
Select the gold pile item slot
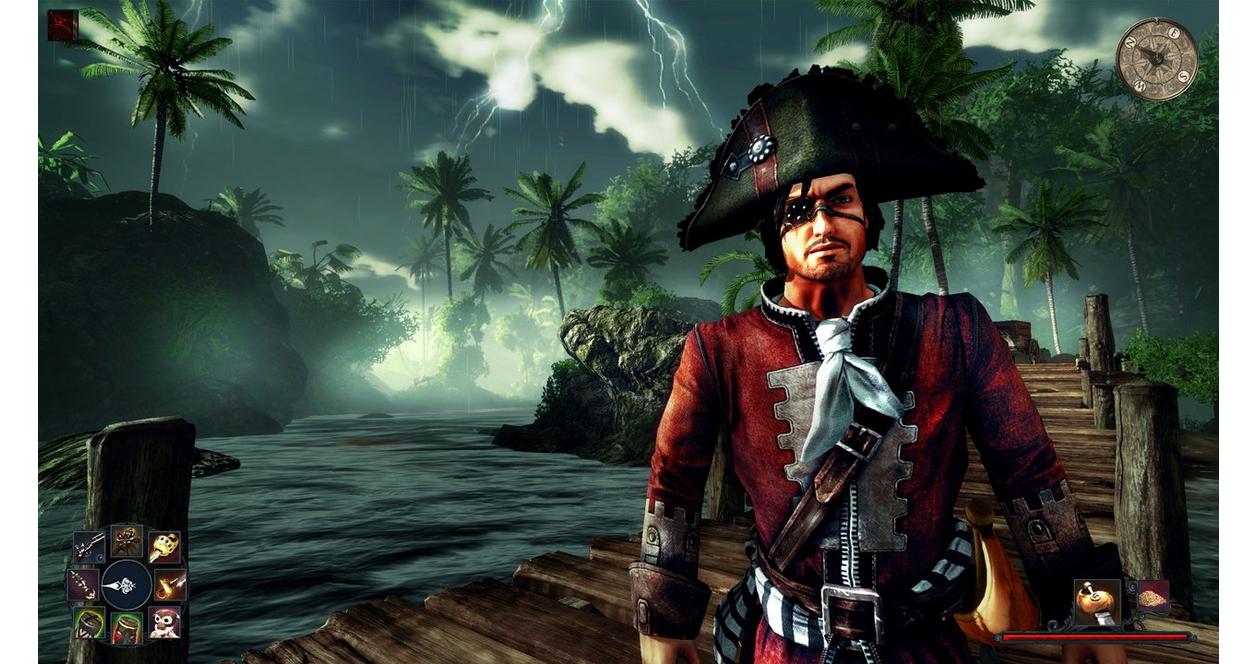click(1153, 597)
